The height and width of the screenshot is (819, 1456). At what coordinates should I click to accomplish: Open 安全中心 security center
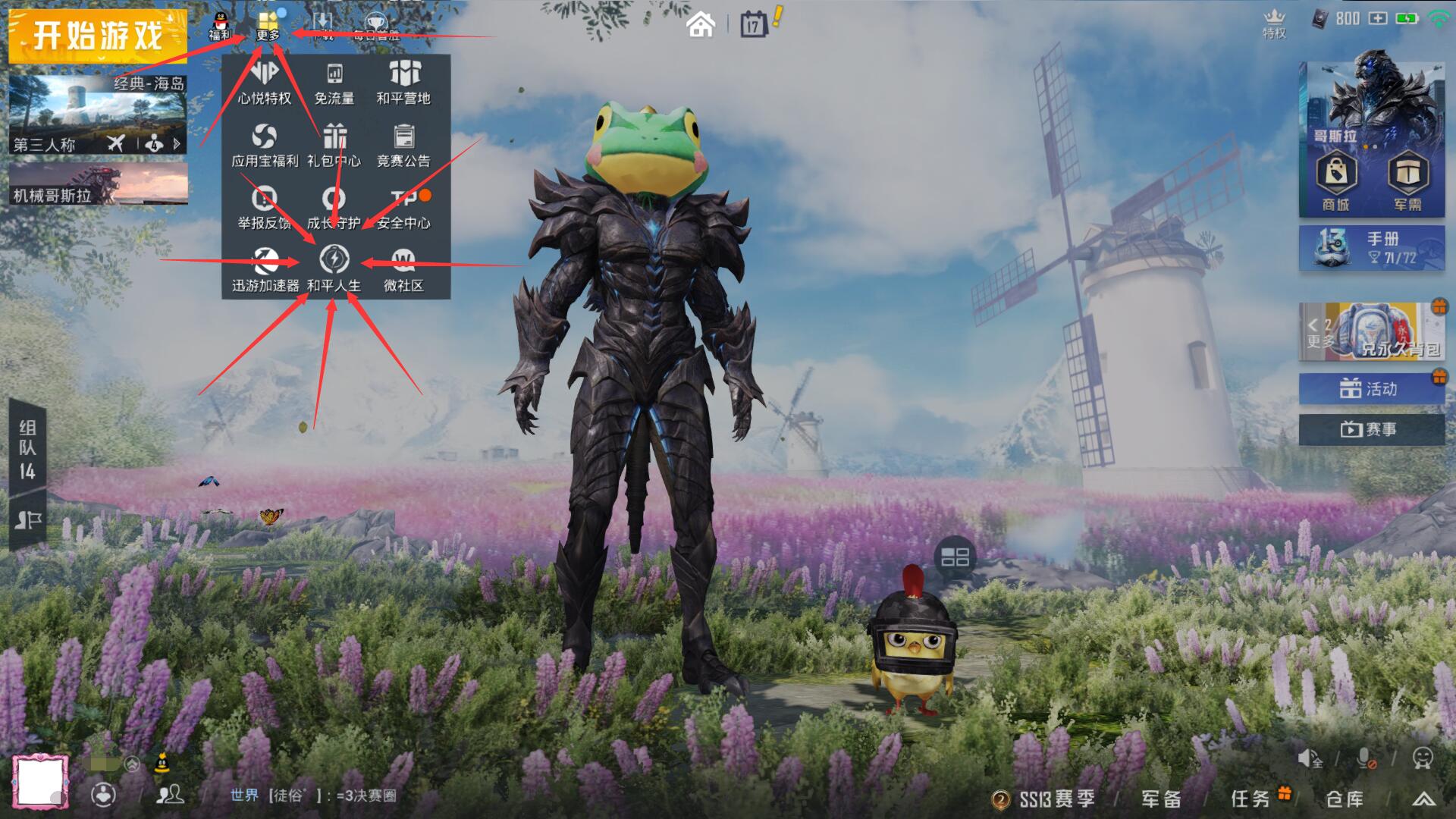point(403,207)
